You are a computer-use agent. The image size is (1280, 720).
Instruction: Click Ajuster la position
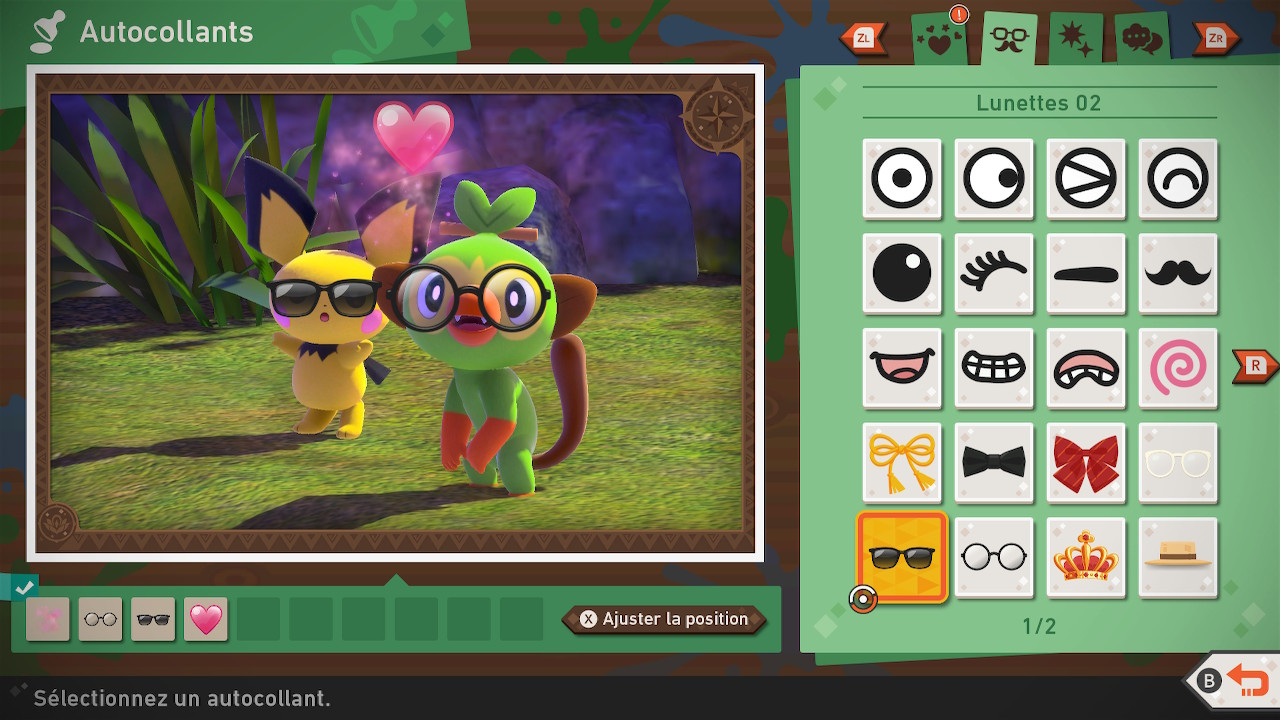click(x=665, y=619)
